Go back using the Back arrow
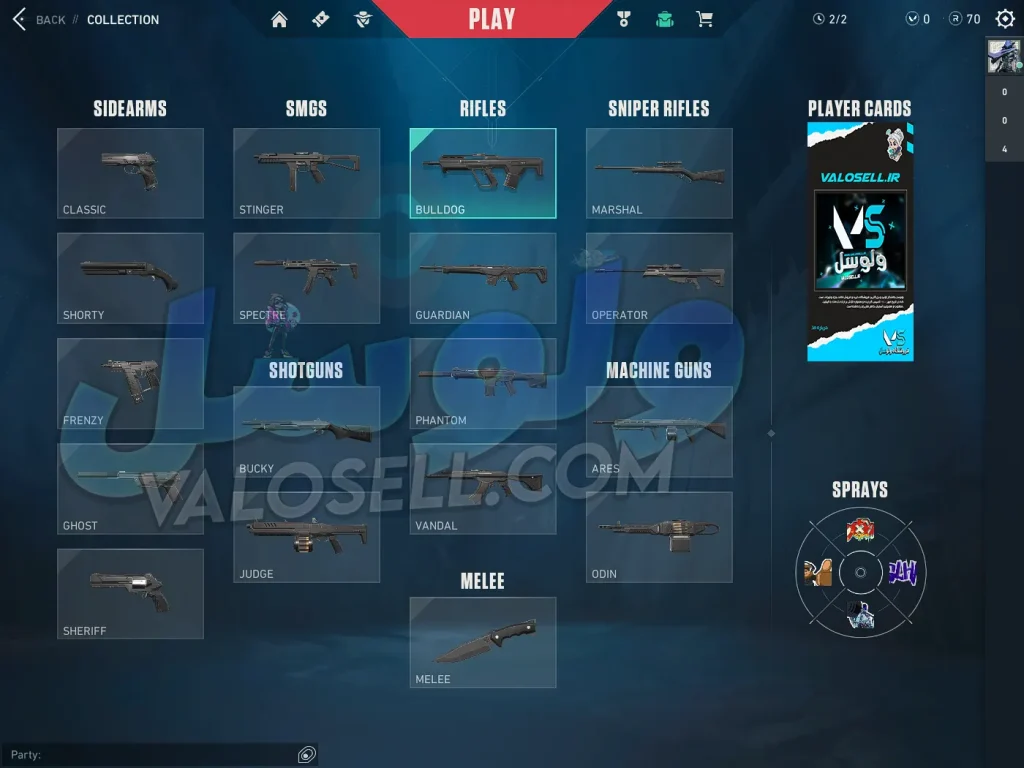The width and height of the screenshot is (1024, 768). click(20, 19)
